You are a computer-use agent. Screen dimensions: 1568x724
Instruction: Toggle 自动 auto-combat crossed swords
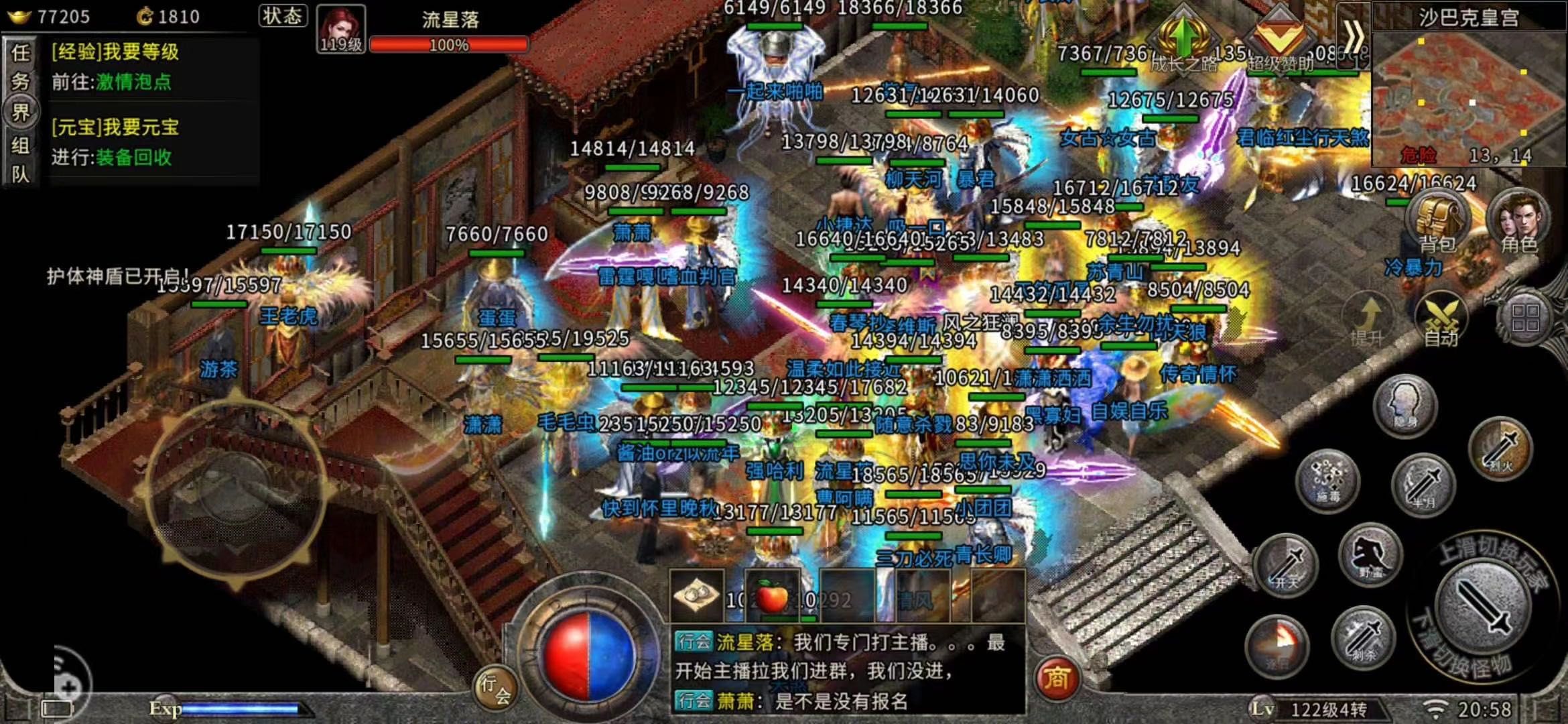click(1441, 319)
